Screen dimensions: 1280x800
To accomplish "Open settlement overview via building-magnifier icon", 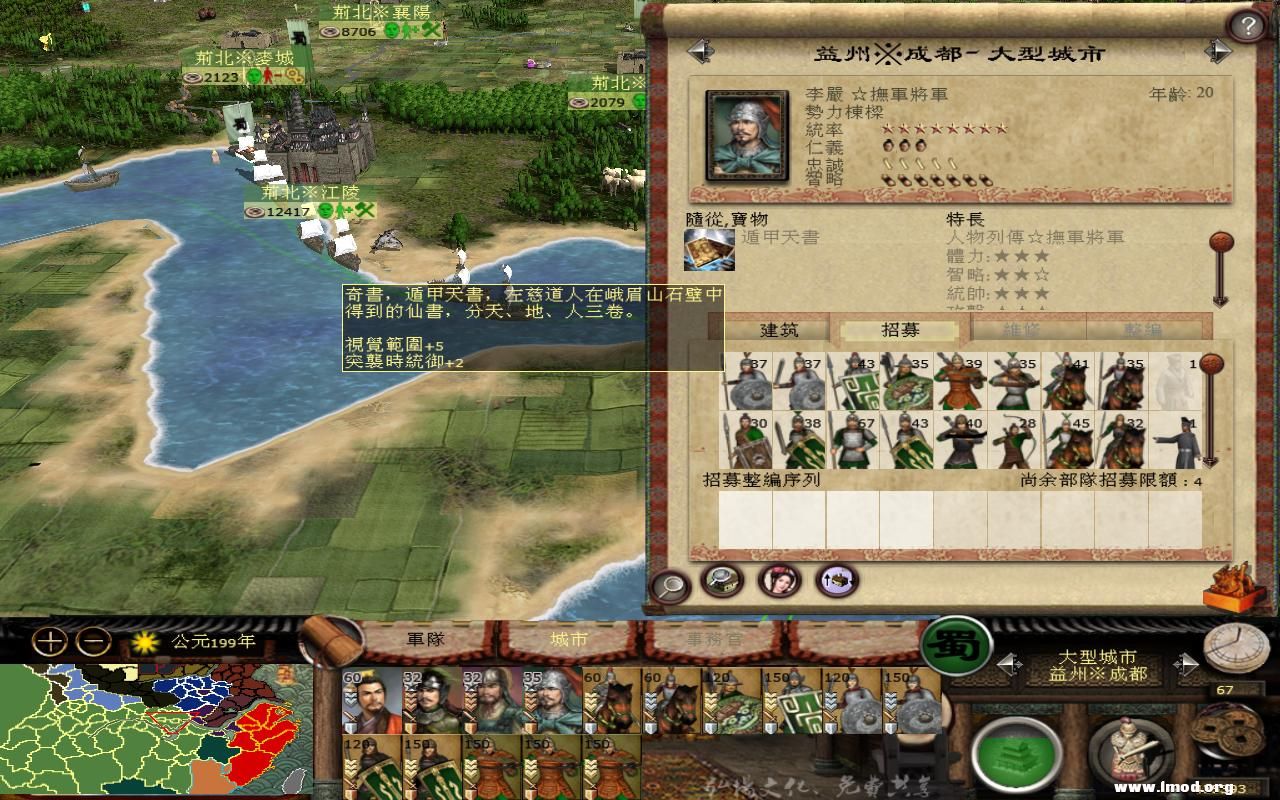I will click(x=721, y=582).
